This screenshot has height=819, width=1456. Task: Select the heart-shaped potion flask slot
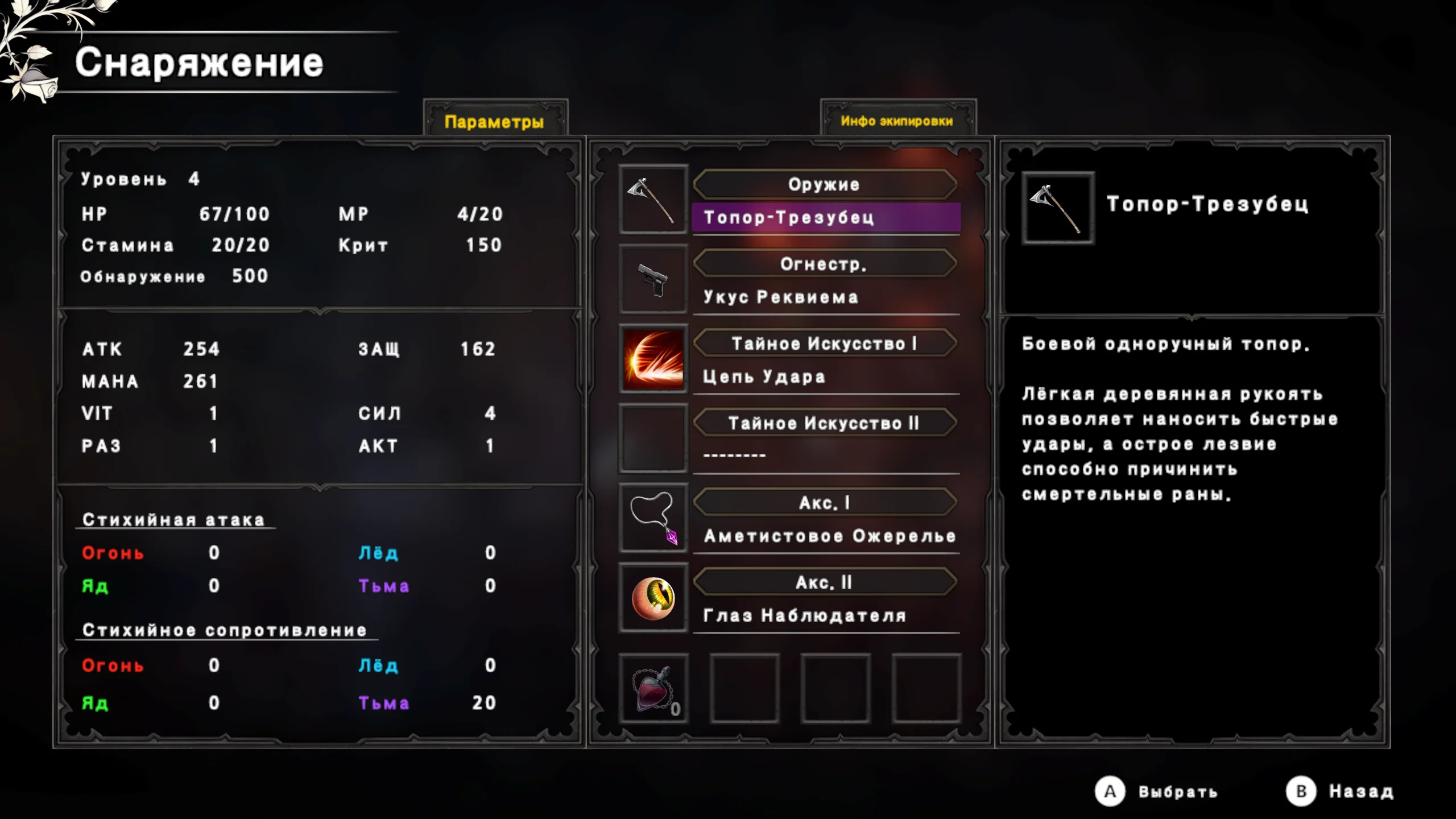653,689
